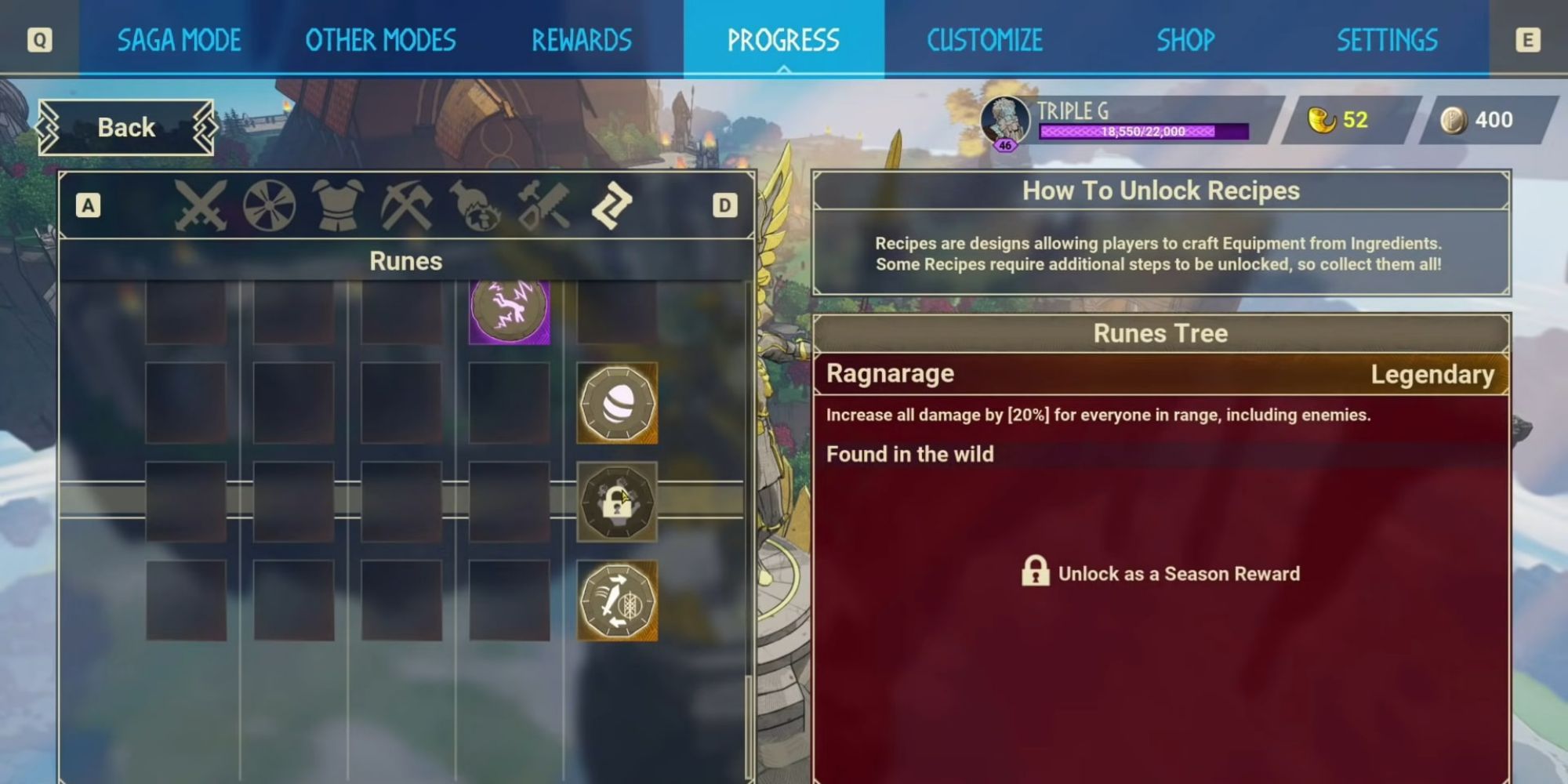Image resolution: width=1568 pixels, height=784 pixels.
Task: Open the shield equipment category icon
Action: (x=268, y=206)
